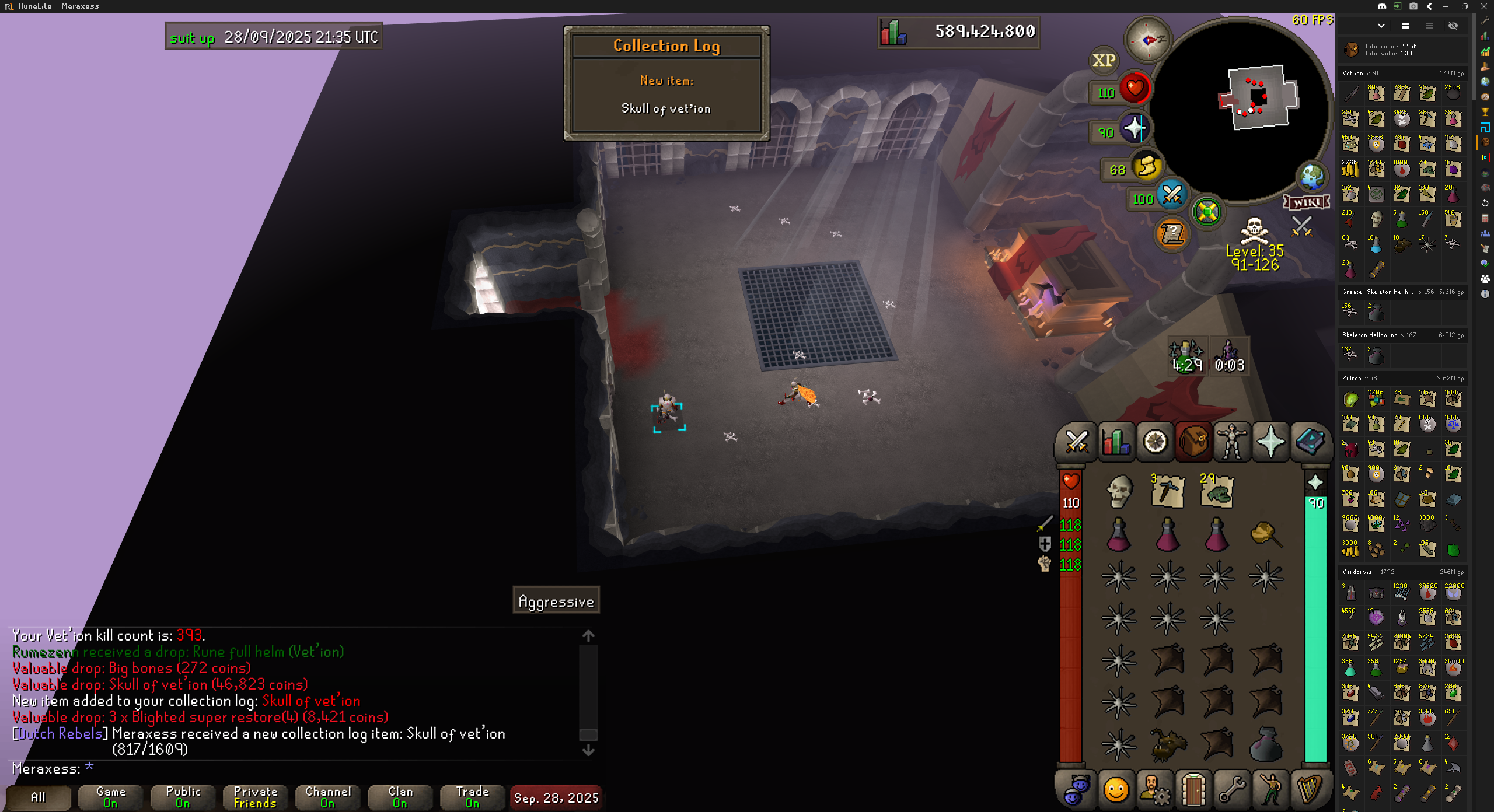Show the Skills tab with bar-chart icon

[1116, 442]
